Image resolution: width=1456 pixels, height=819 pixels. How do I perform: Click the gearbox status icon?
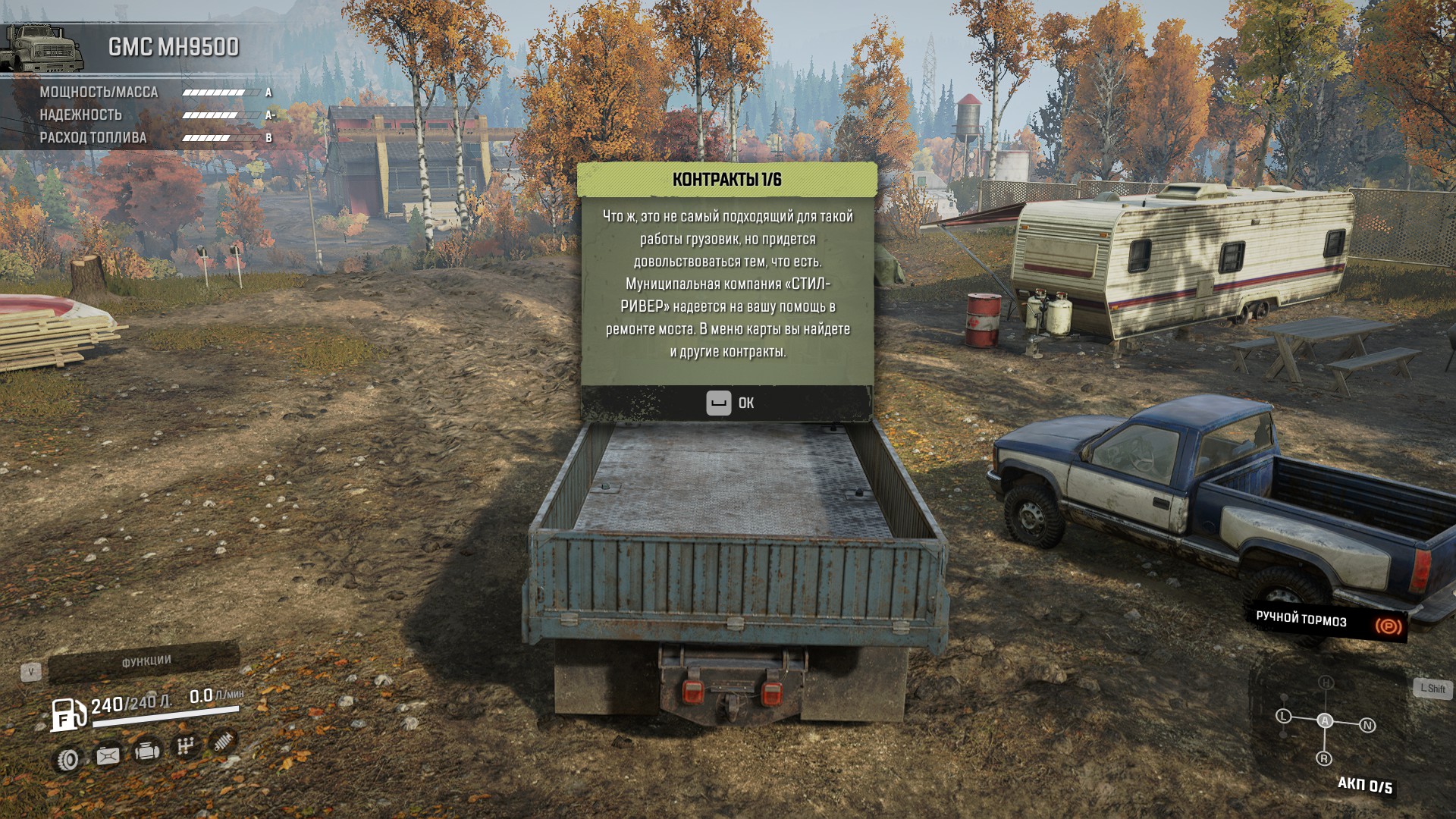click(x=186, y=747)
